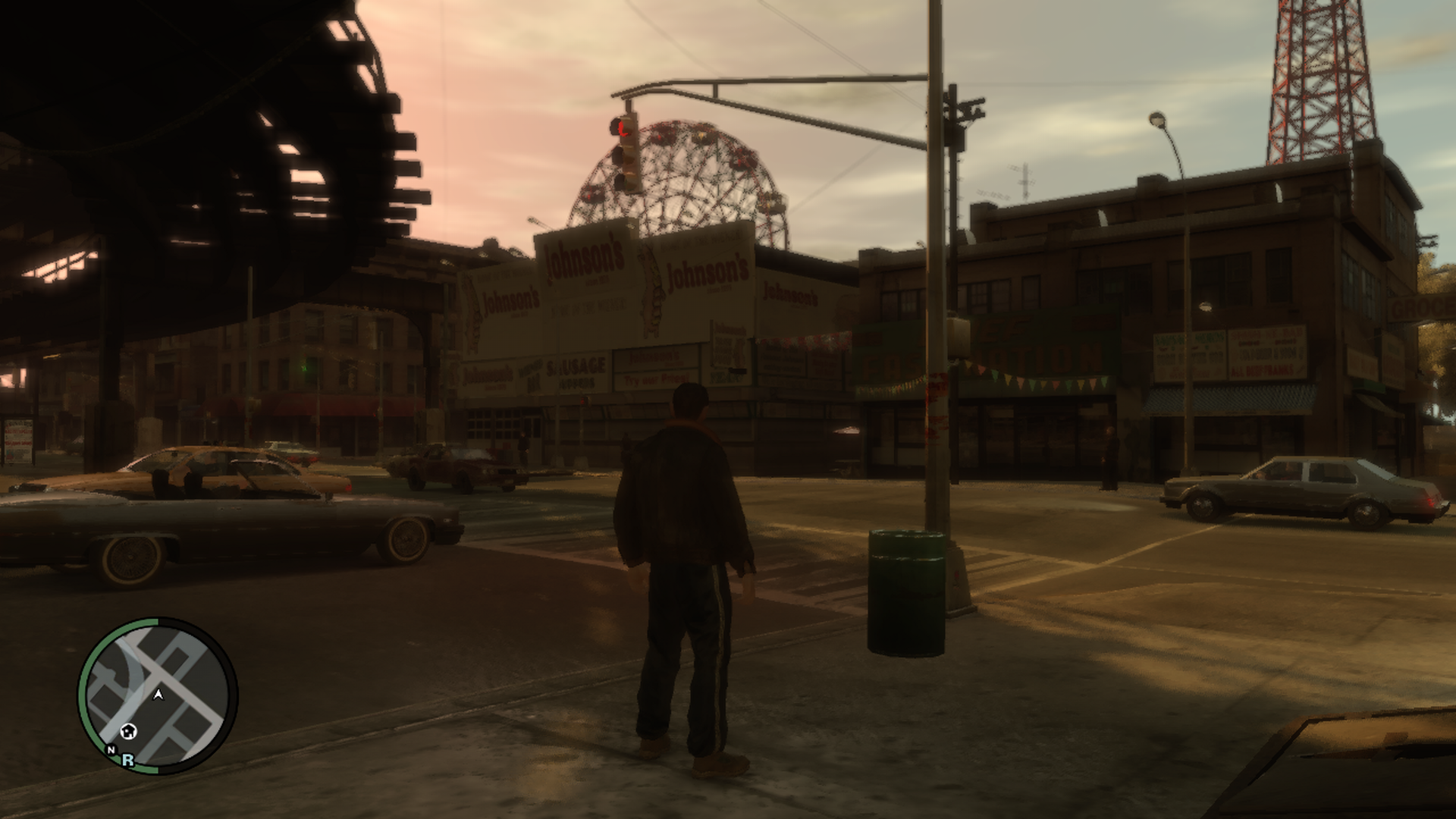Click the north N compass marker
This screenshot has height=819, width=1456.
(111, 750)
